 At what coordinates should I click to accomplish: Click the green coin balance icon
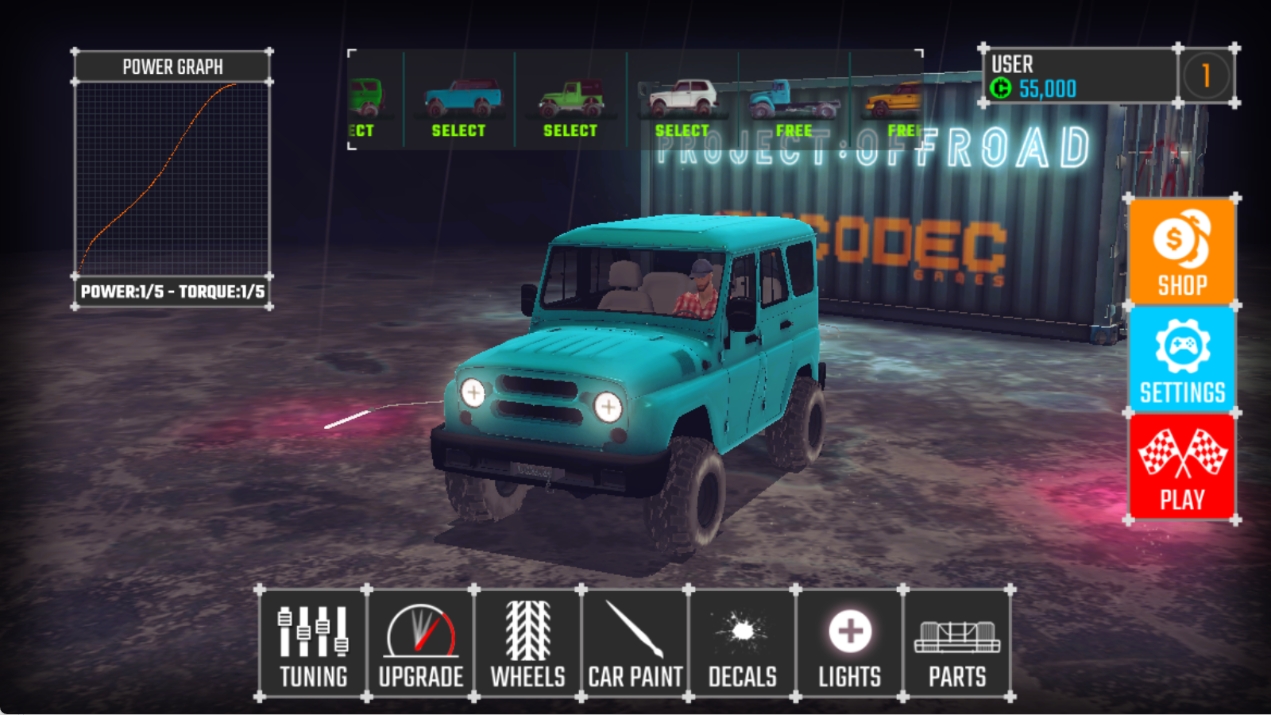point(1002,89)
